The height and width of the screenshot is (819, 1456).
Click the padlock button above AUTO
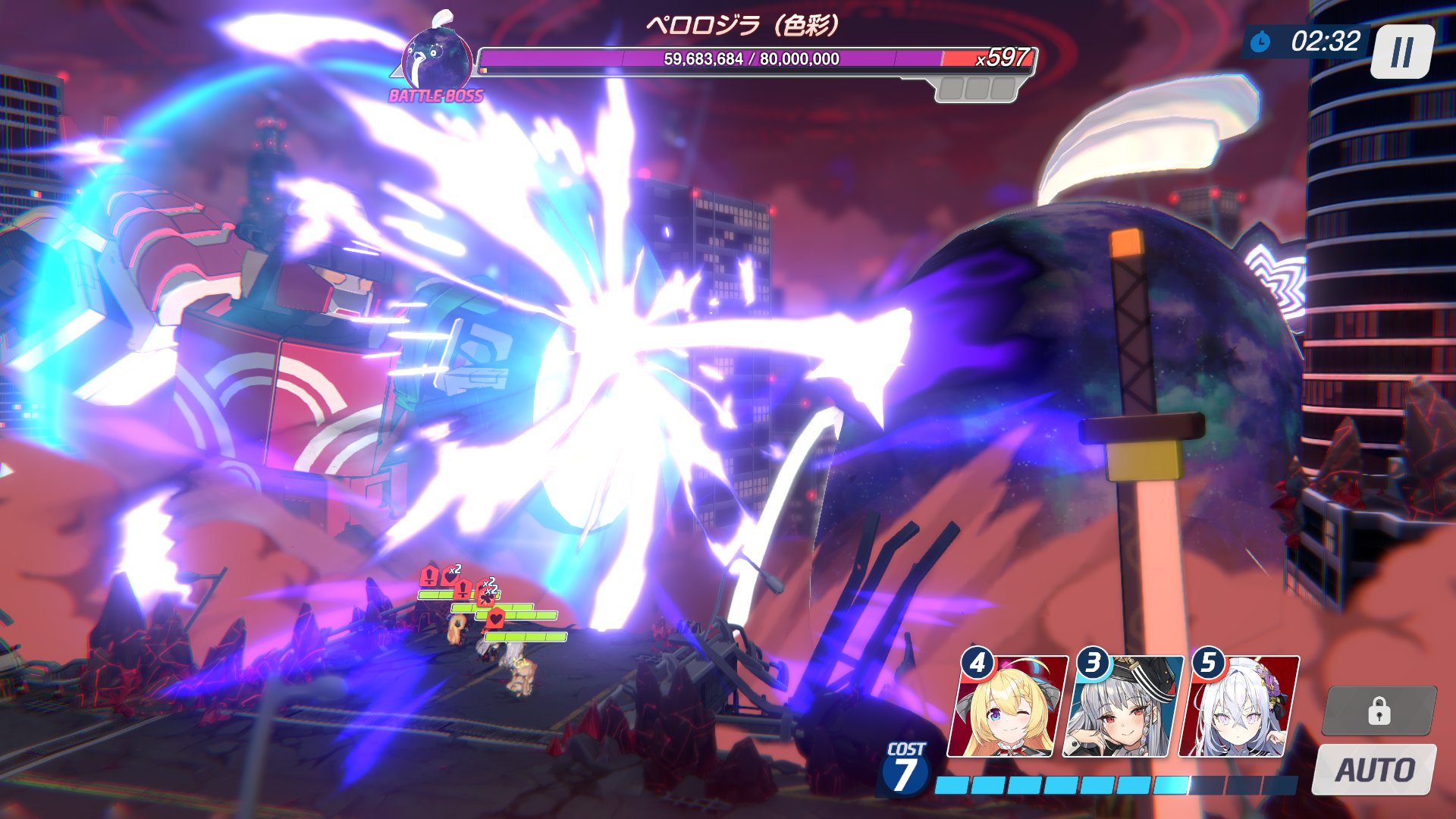[1379, 711]
